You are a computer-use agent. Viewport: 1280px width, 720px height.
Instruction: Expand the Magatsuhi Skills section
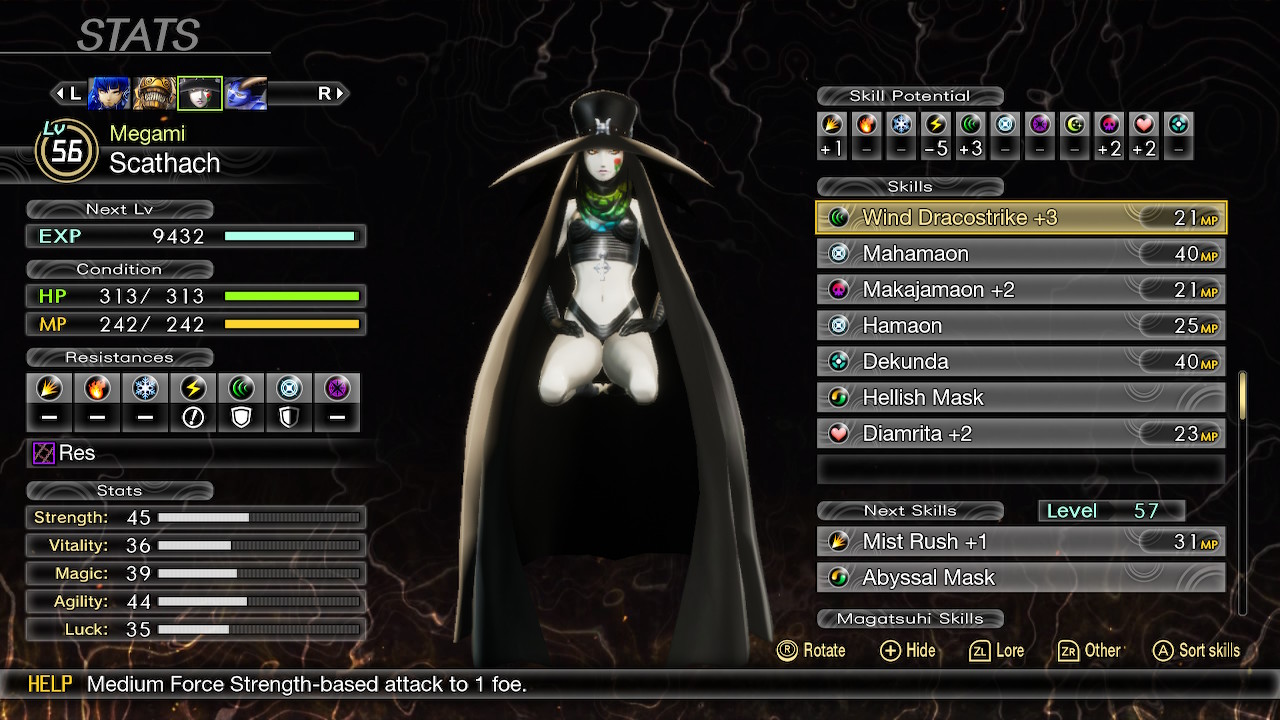click(x=910, y=618)
